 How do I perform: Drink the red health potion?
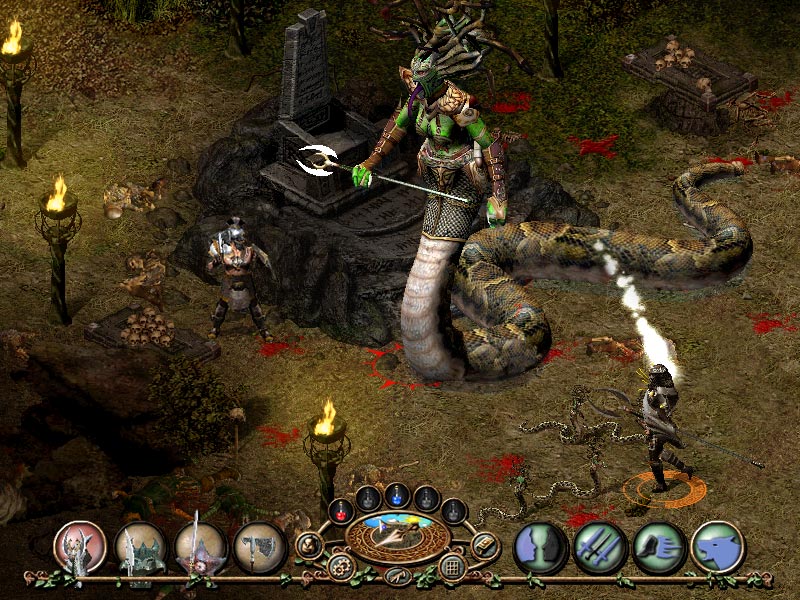pyautogui.click(x=340, y=509)
